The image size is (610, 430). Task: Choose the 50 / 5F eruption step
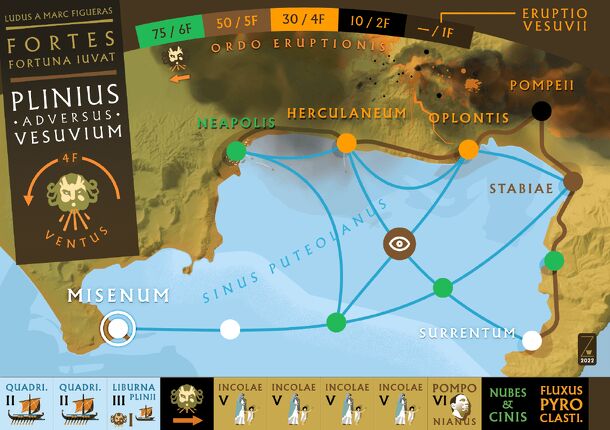[x=239, y=18]
